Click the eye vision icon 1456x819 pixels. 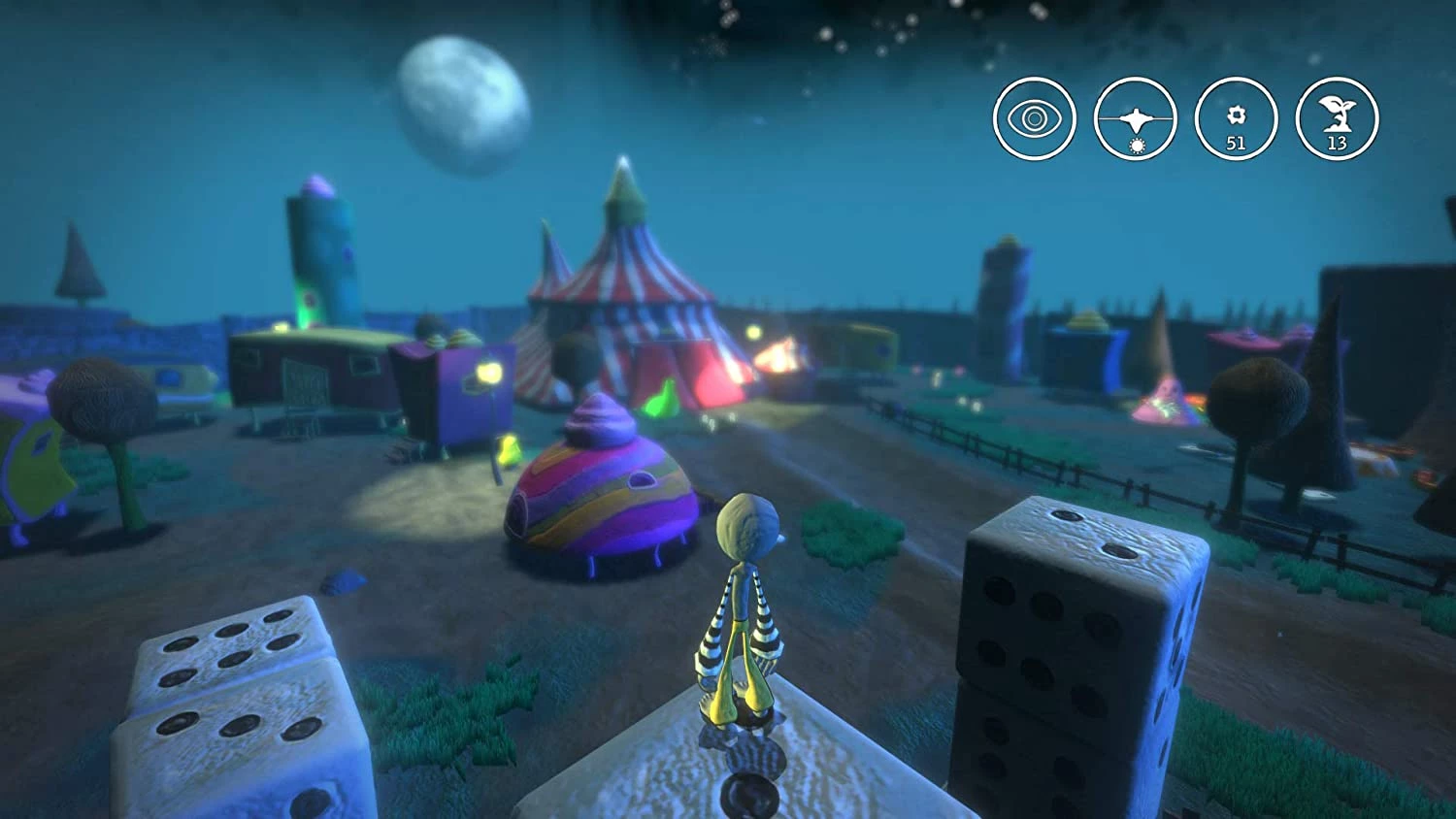[x=1034, y=118]
